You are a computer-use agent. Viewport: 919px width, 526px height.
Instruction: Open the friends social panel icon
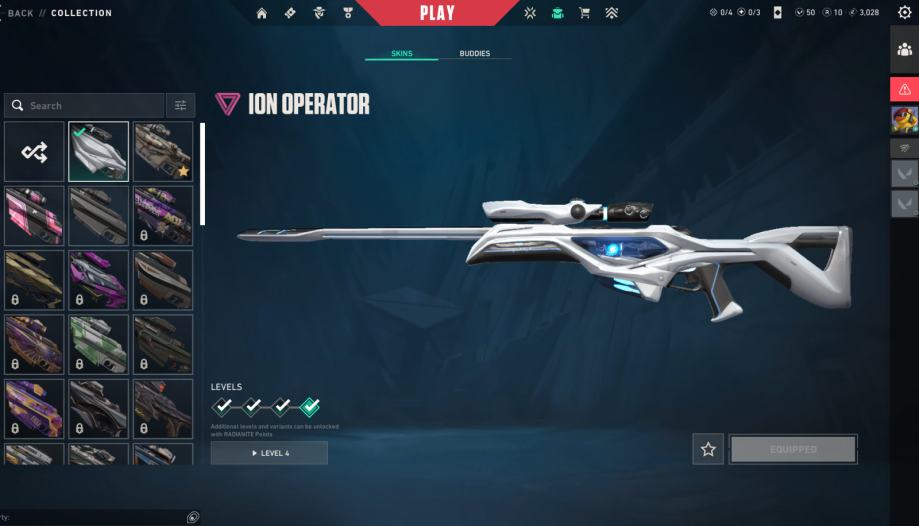point(905,50)
